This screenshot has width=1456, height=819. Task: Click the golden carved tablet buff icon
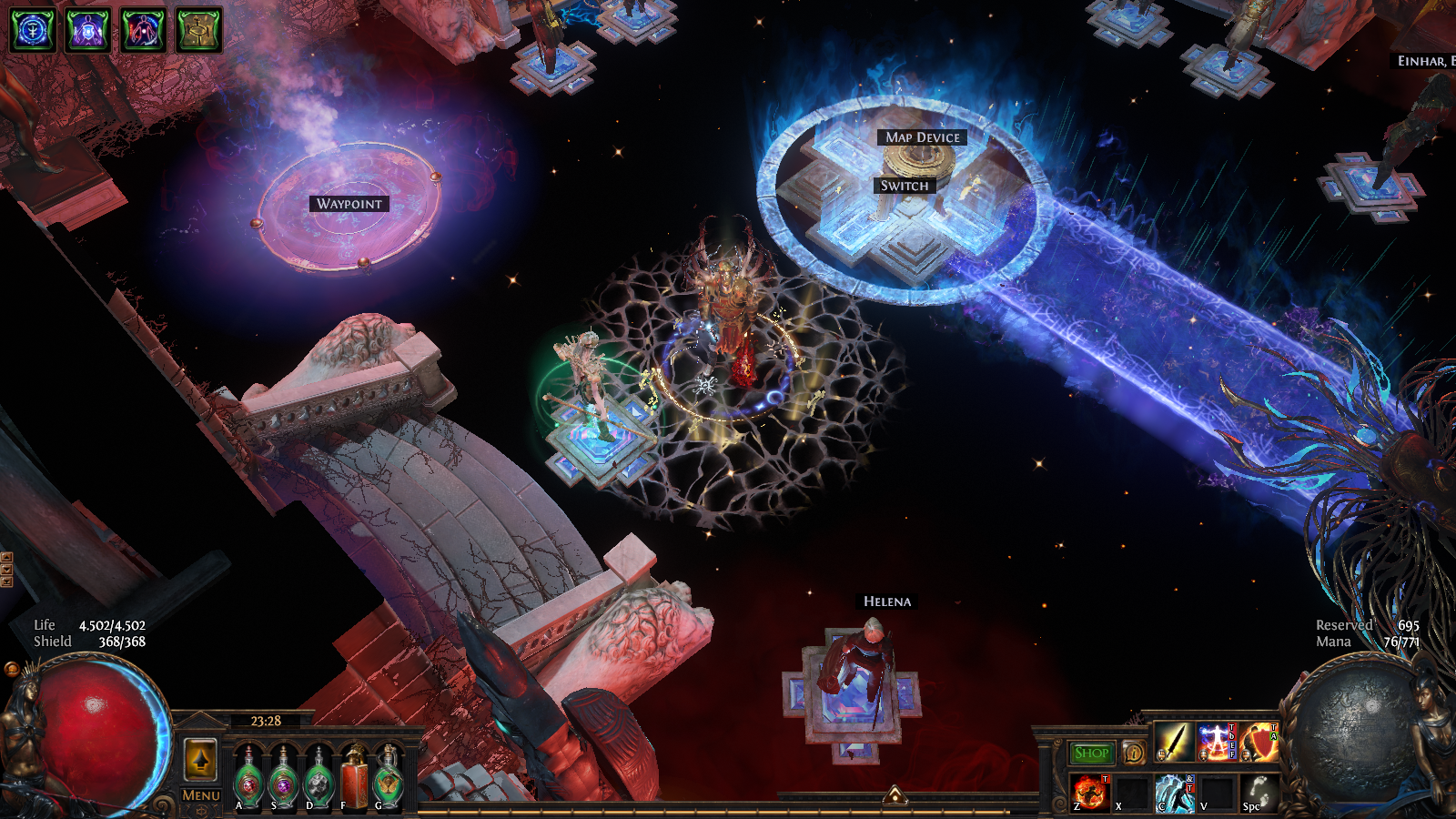pos(198,30)
